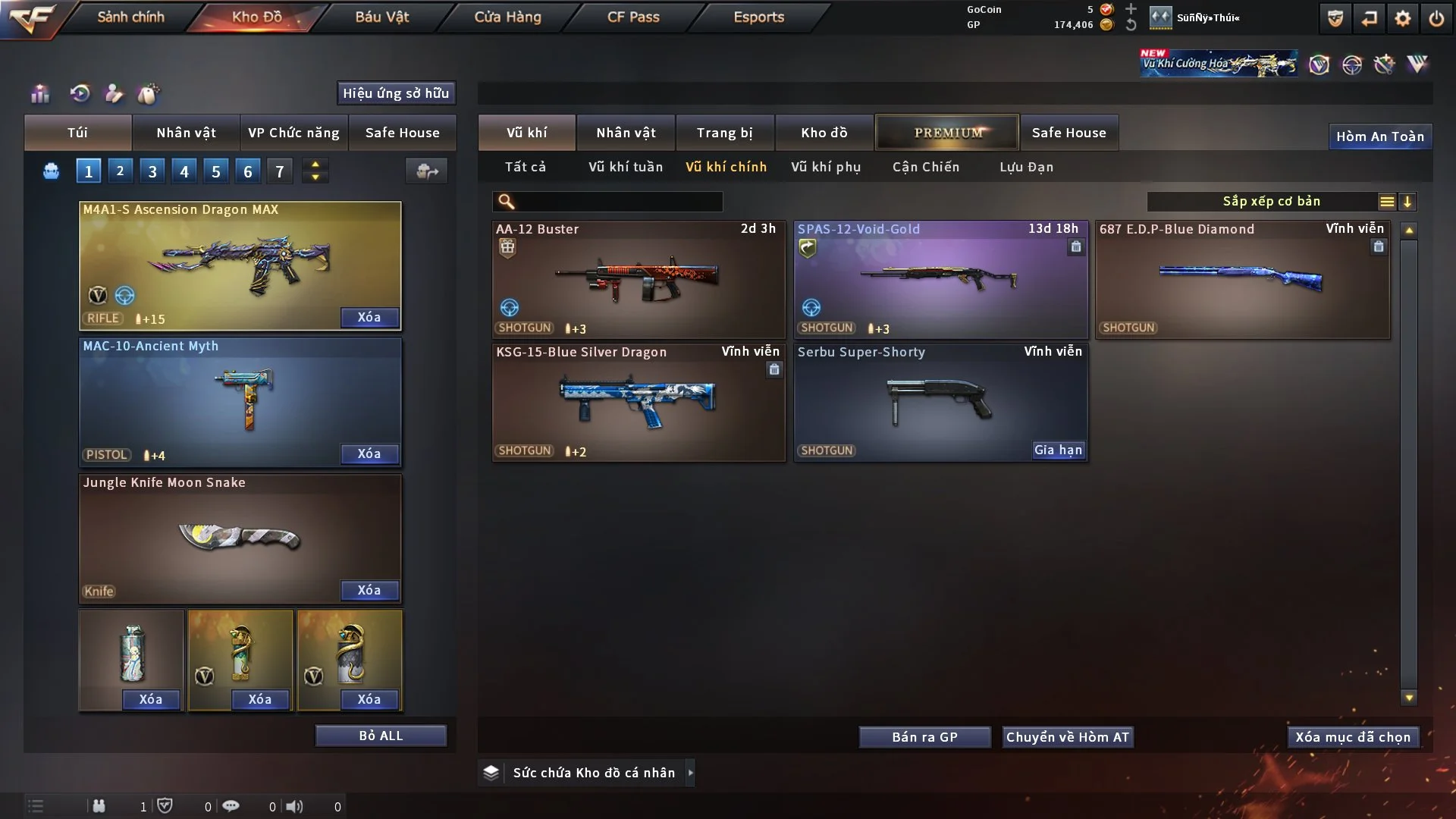The width and height of the screenshot is (1456, 819).
Task: Remove the M4A1-S Ascension Dragon MAX with Xóa
Action: pos(369,318)
